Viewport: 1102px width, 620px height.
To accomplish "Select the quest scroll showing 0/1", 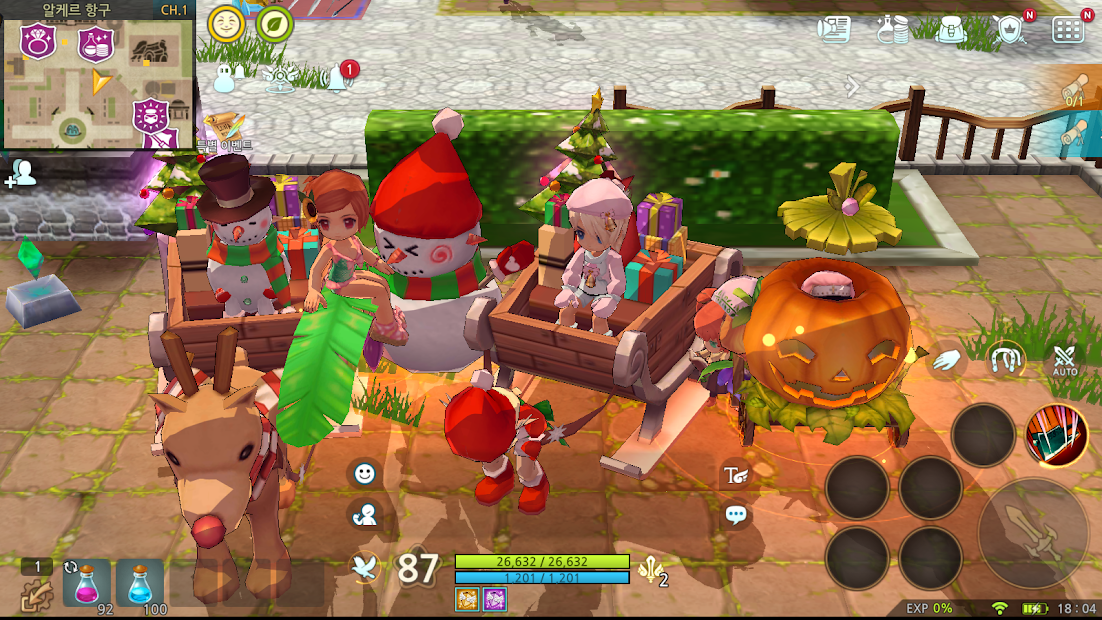I will [x=1075, y=90].
